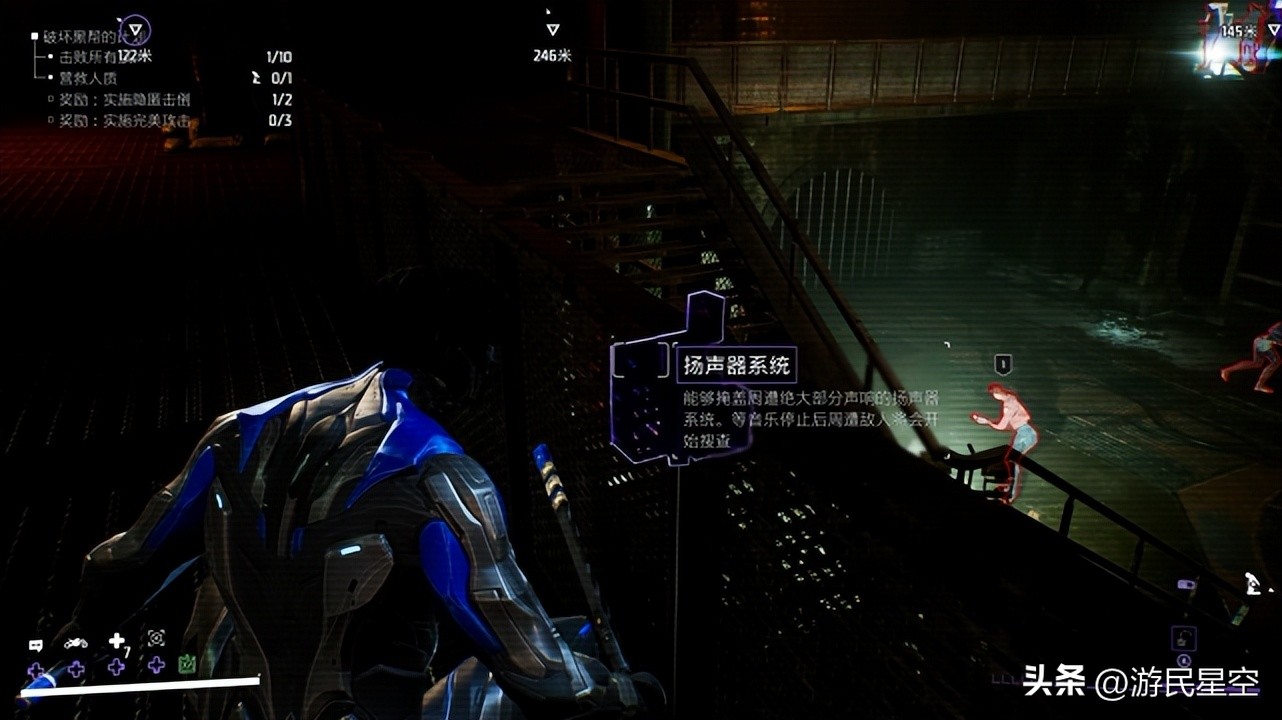
Task: Click the 头条 @游民星空 watermark
Action: (1140, 683)
